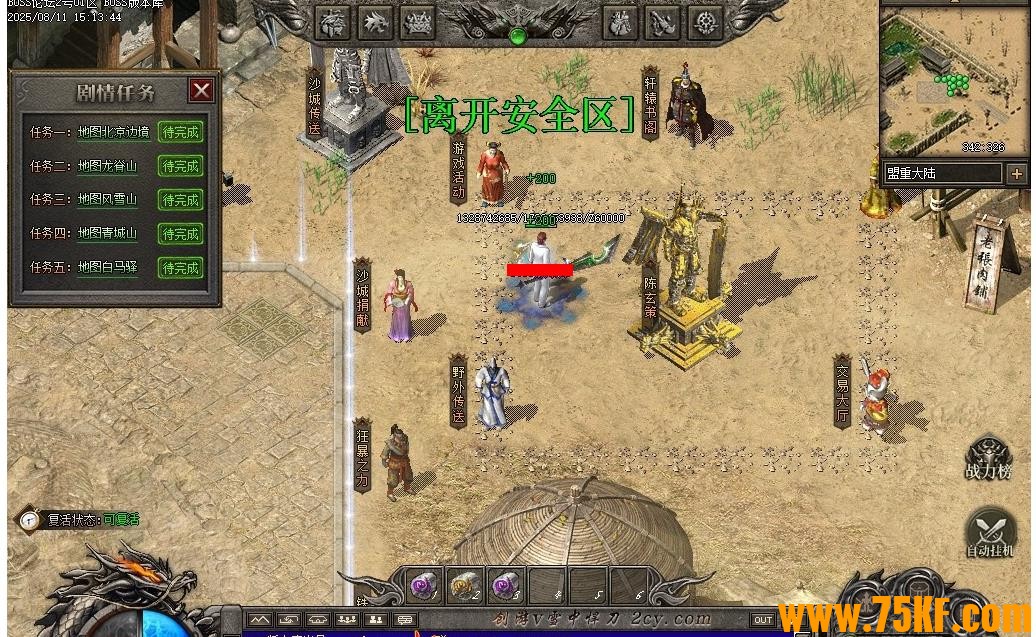1036x637 pixels.
Task: Open the gear-shaped icon in top bar
Action: (706, 22)
